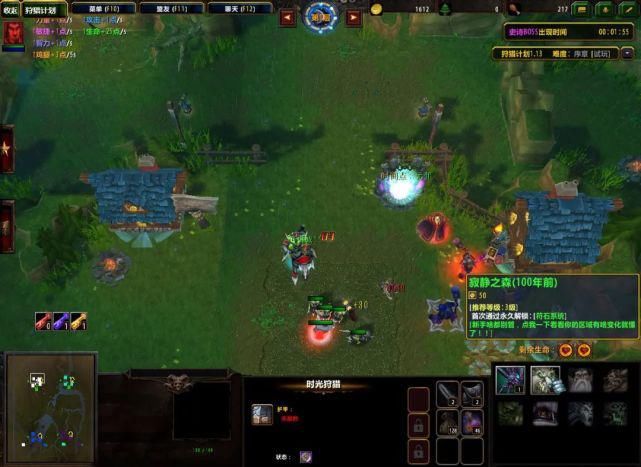
Task: Select the bearded dwarf command icon
Action: click(x=581, y=379)
